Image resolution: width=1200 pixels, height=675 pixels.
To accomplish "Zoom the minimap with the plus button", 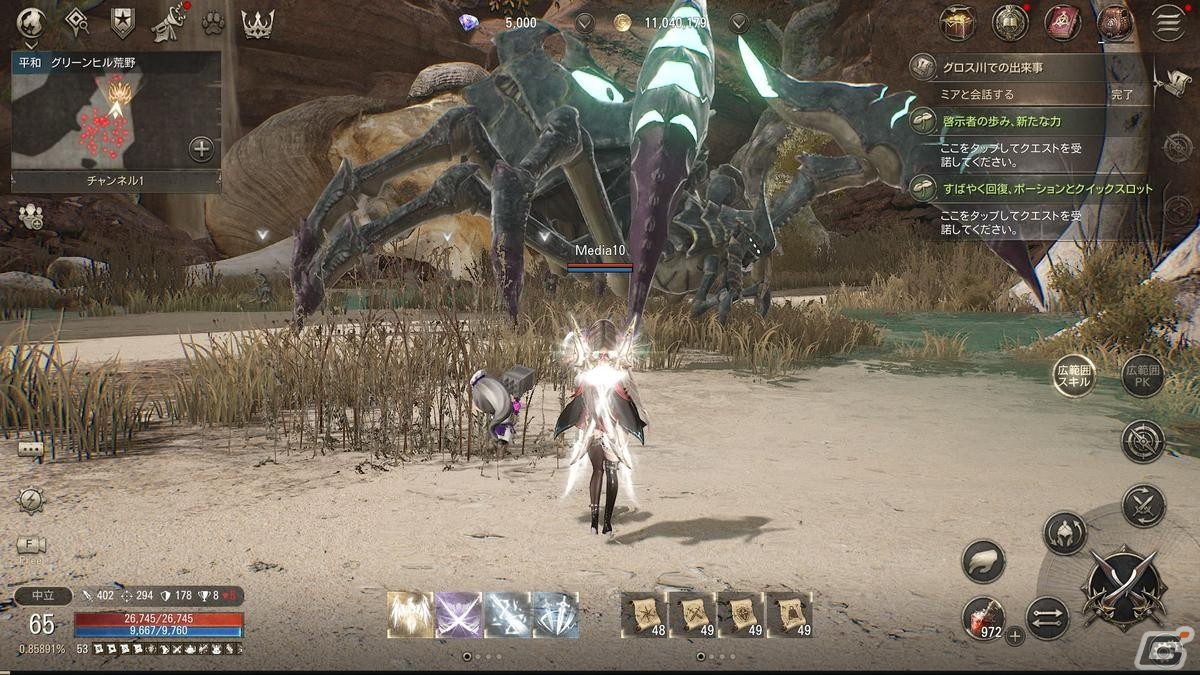I will (x=201, y=150).
